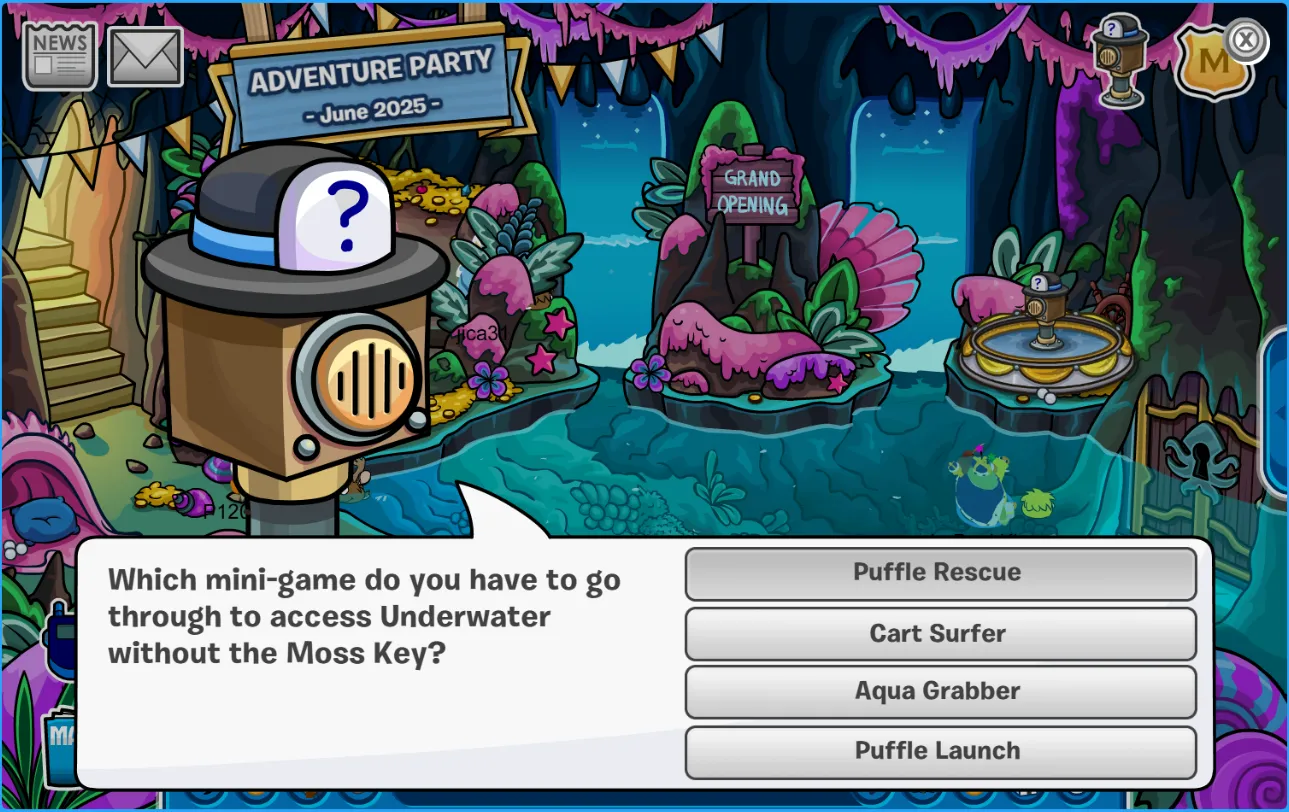Choose Aqua Grabber as your answer
The width and height of the screenshot is (1289, 812).
[939, 691]
